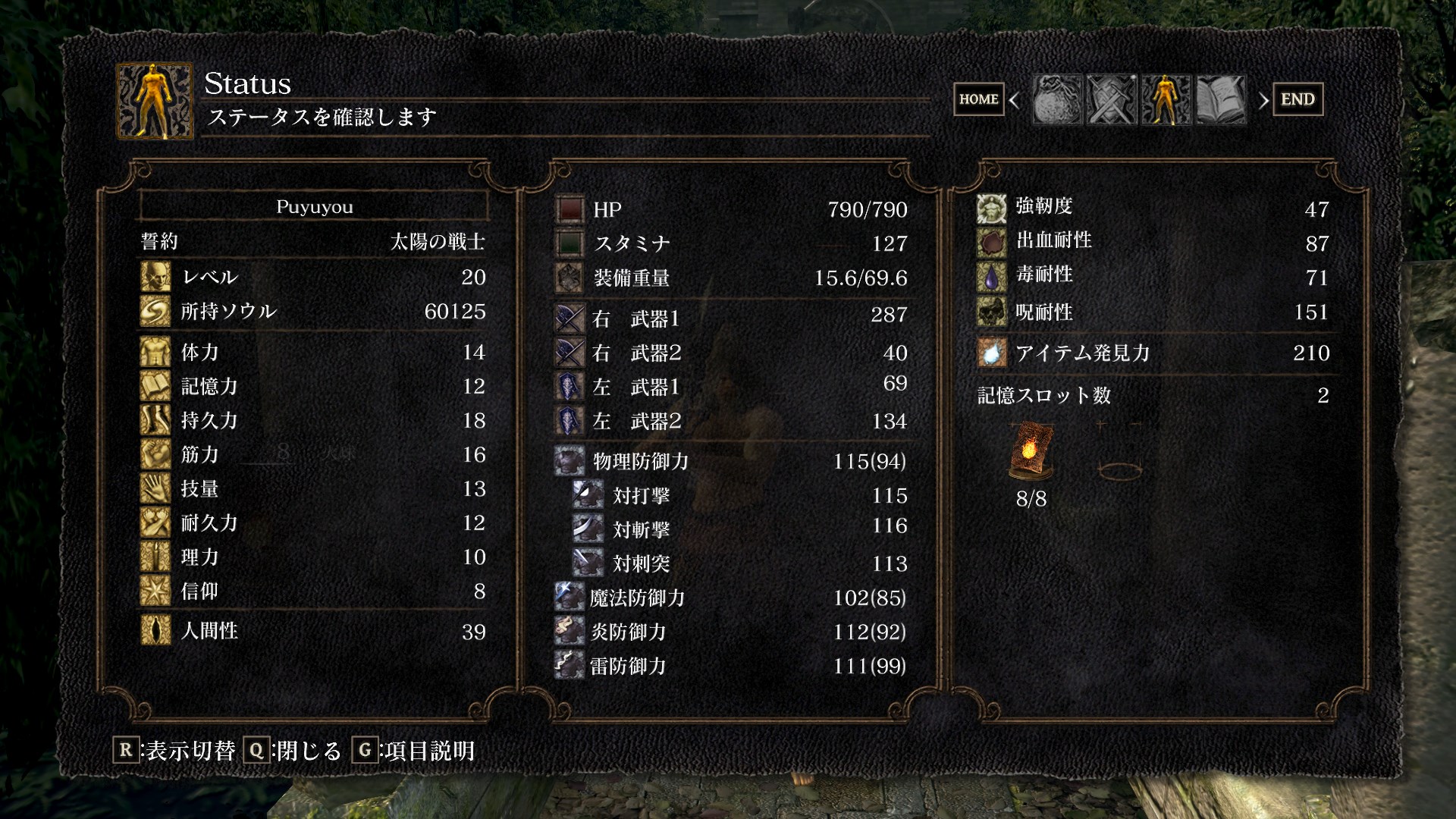The height and width of the screenshot is (819, 1456).
Task: Select the 物理防御力 physical defense row
Action: tap(731, 461)
